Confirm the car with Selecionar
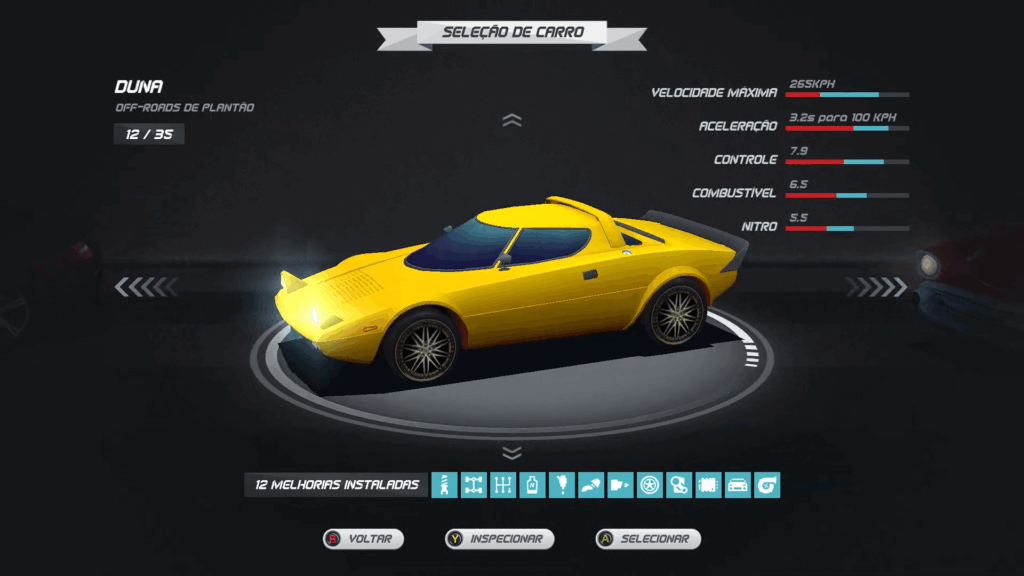This screenshot has height=576, width=1024. [649, 539]
